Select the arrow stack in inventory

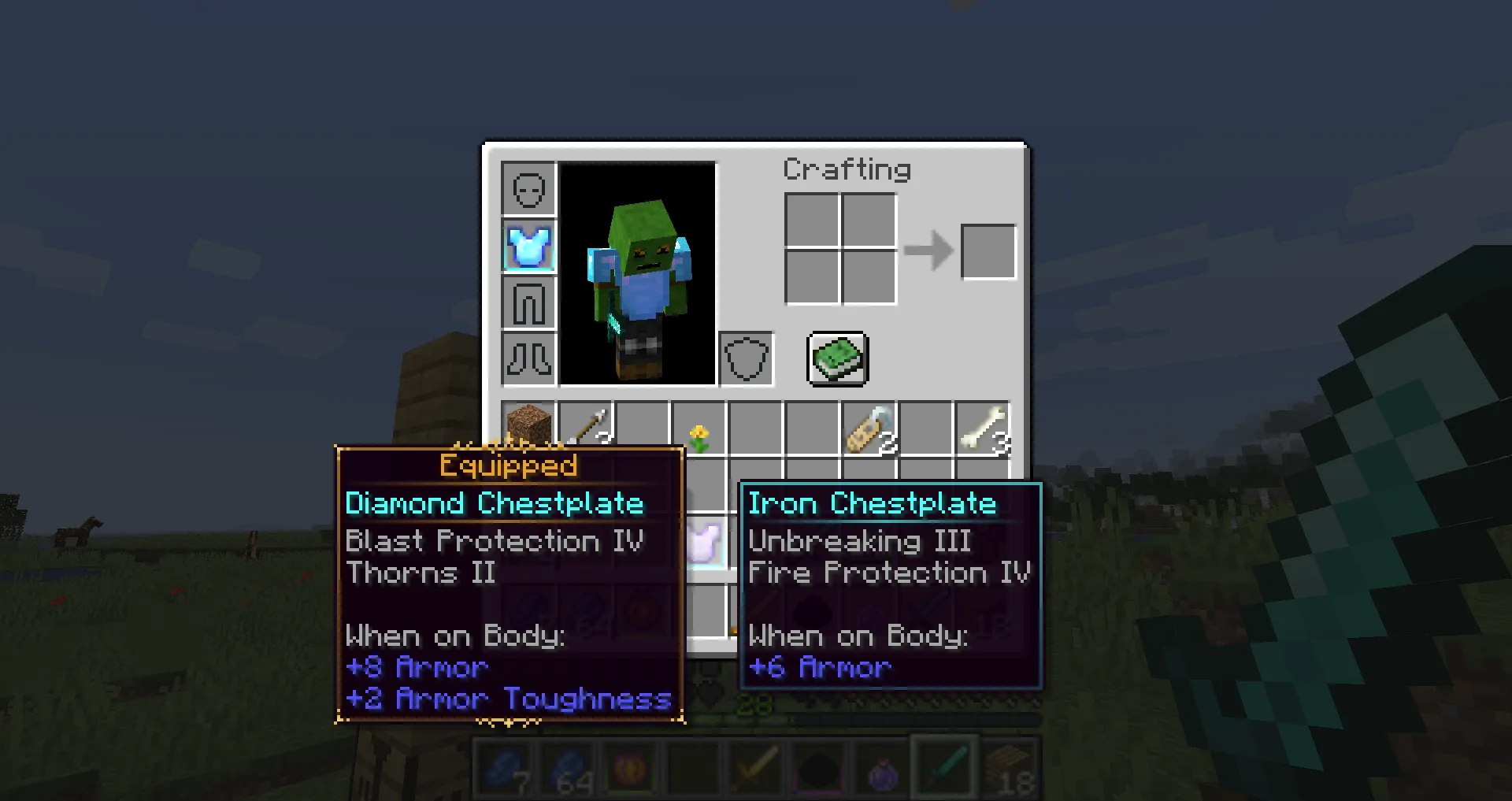coord(587,427)
